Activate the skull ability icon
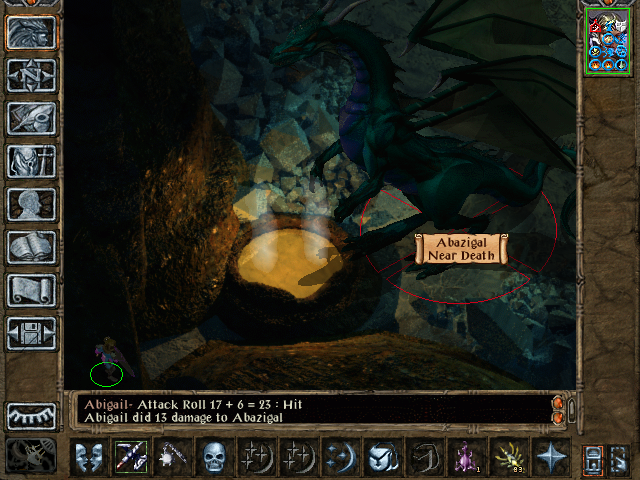Viewport: 640px width, 480px height. point(215,457)
